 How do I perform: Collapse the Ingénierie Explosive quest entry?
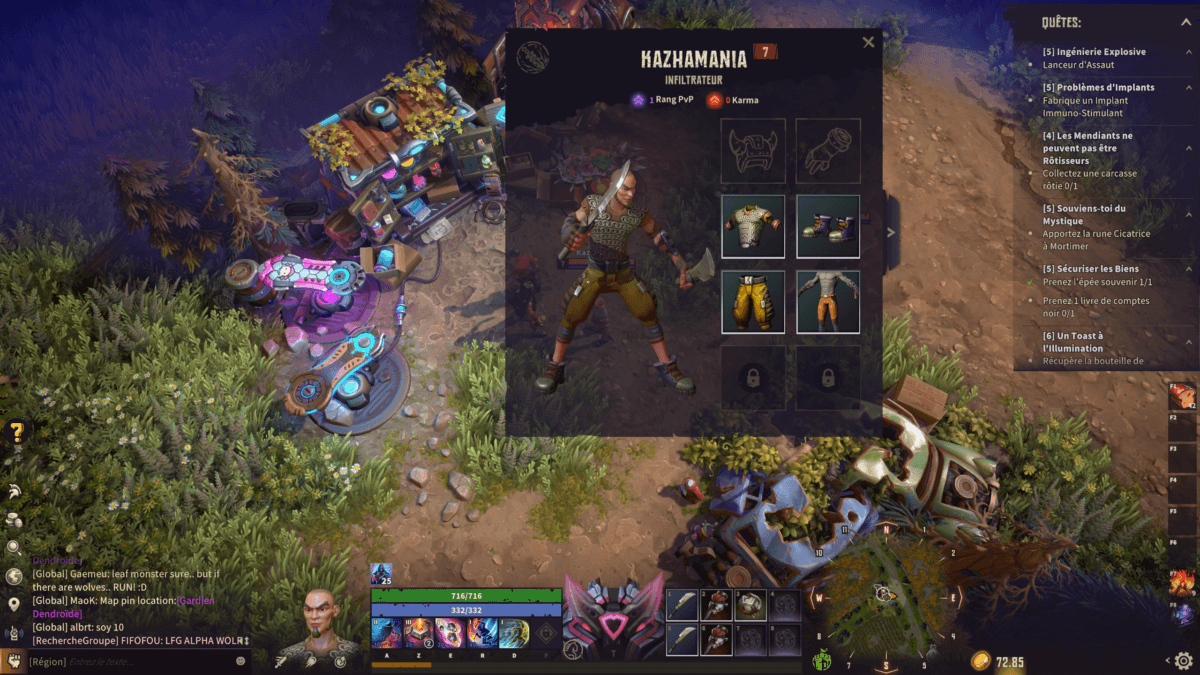1190,52
